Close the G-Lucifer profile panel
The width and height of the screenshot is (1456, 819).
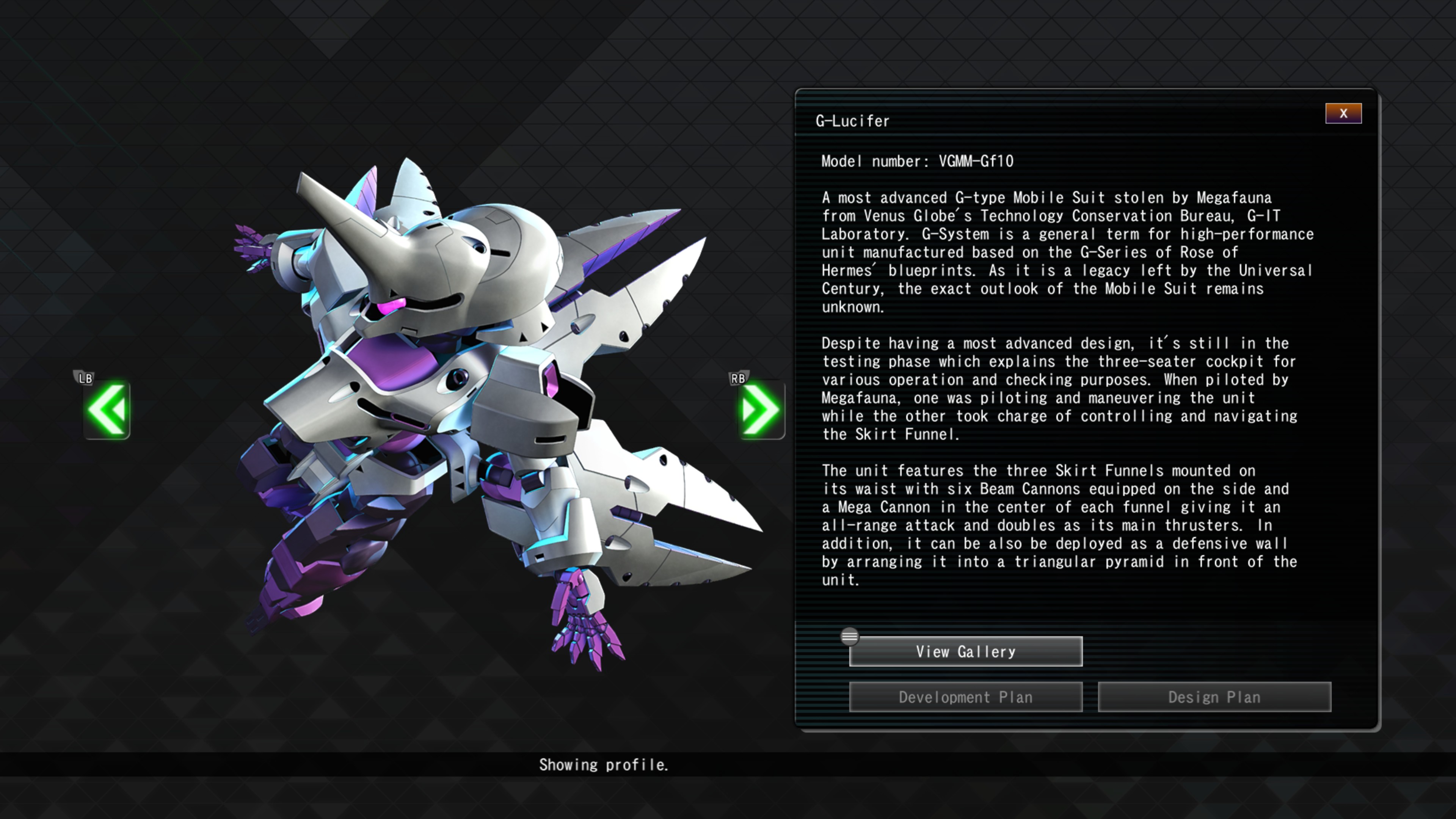(1343, 114)
